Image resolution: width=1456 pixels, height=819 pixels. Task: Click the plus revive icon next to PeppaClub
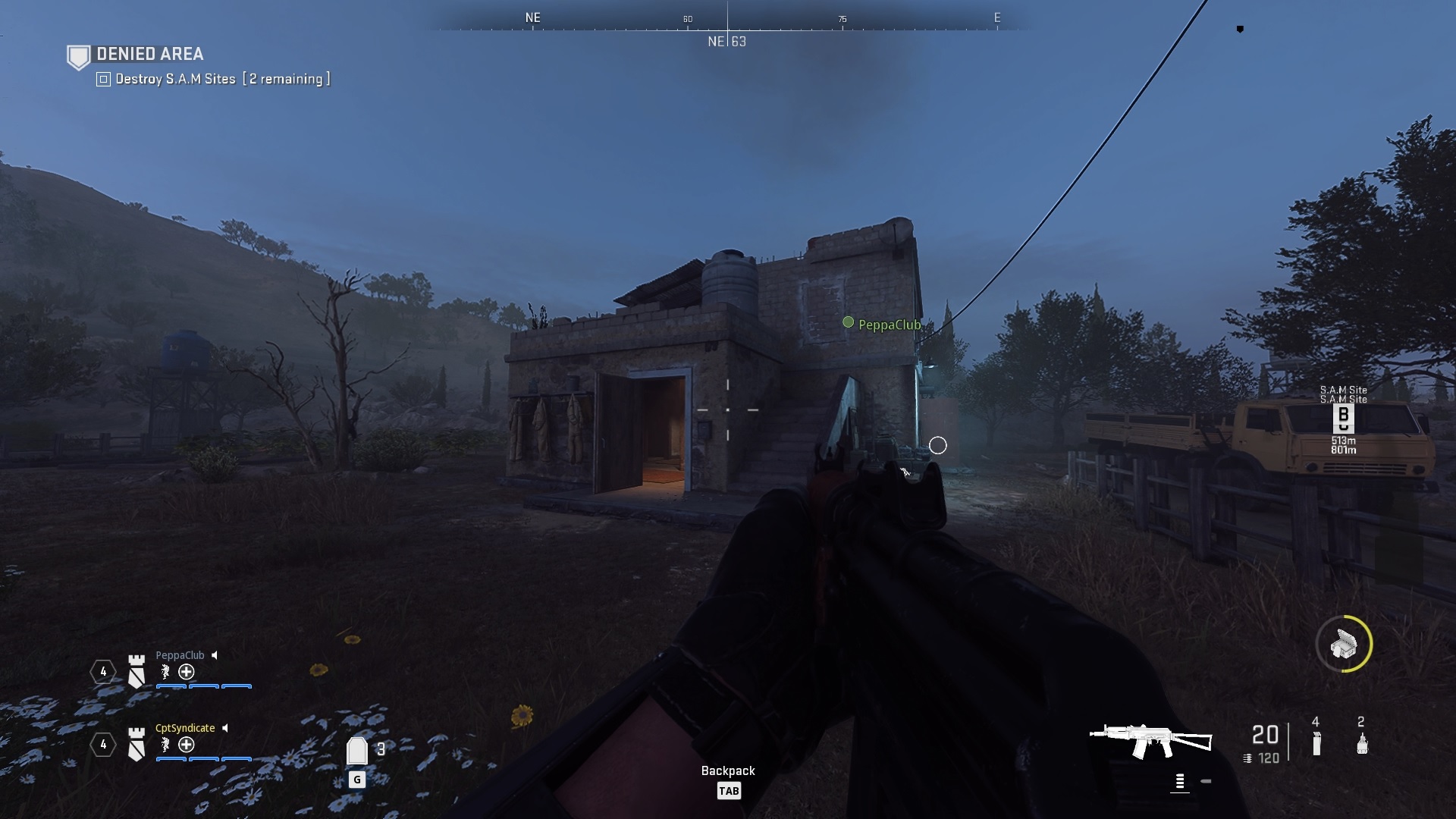click(187, 672)
